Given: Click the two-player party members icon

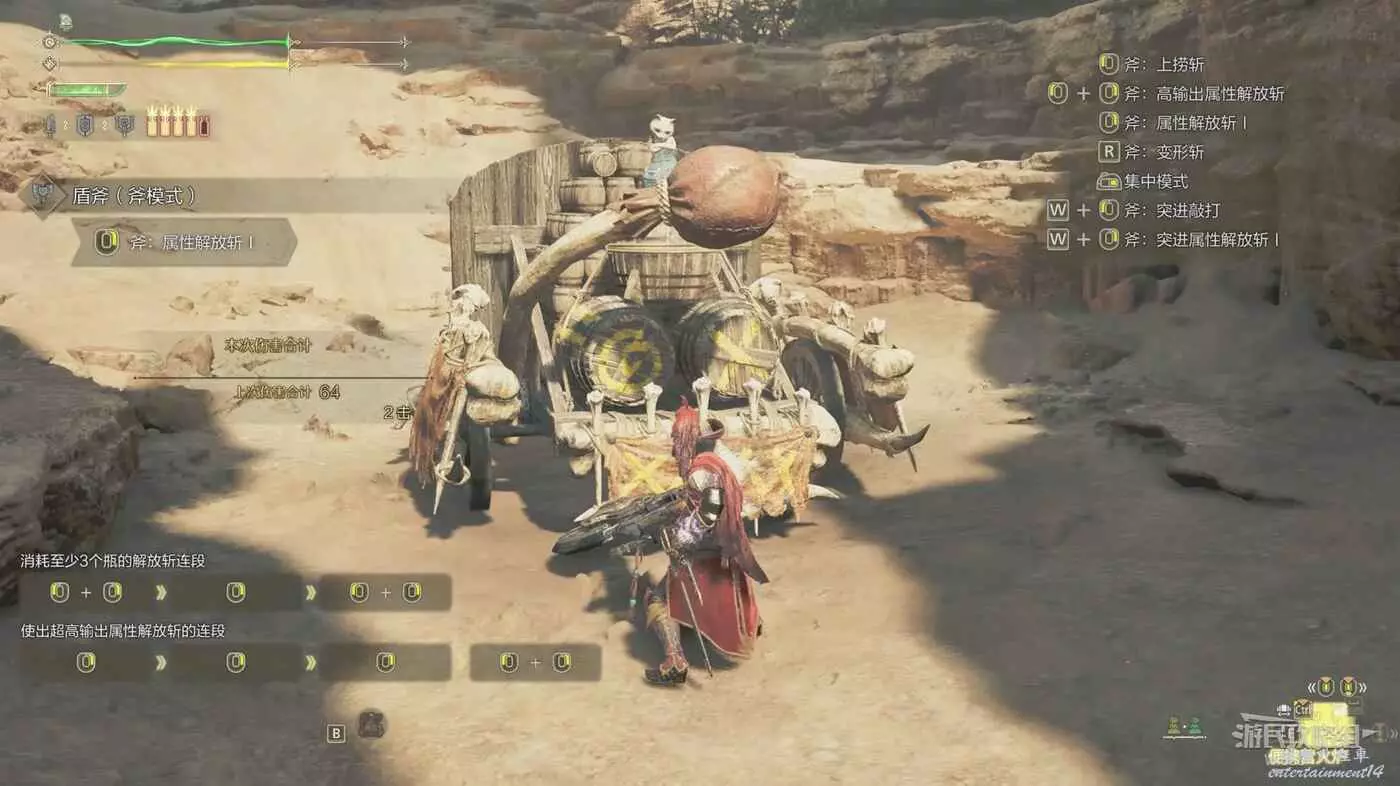Looking at the screenshot, I should click(1184, 727).
